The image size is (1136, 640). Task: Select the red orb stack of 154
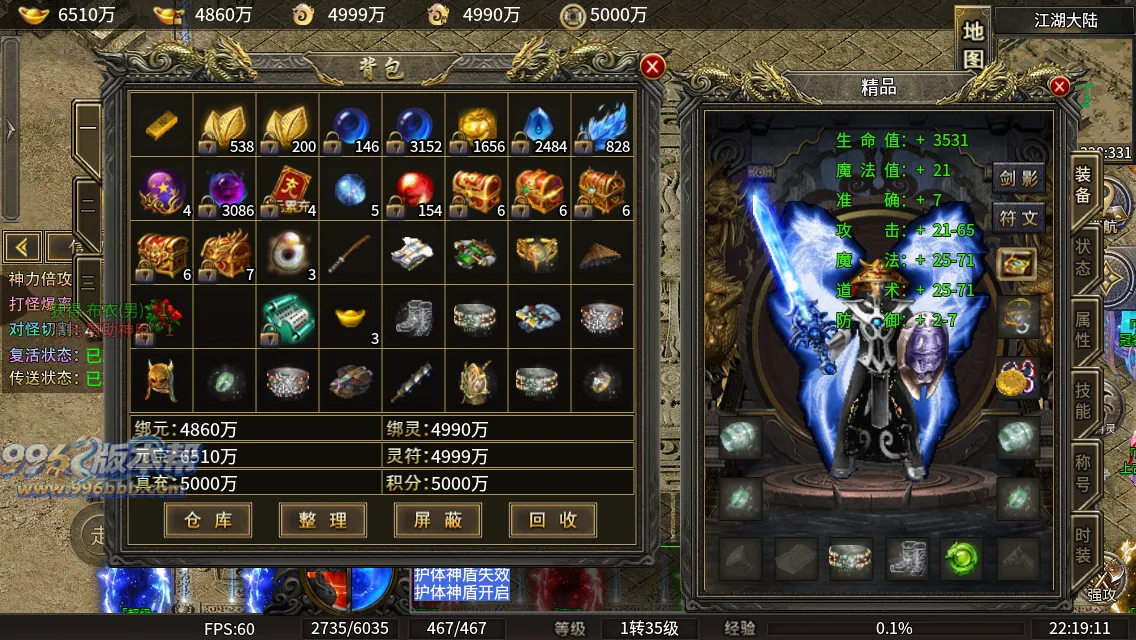point(414,189)
